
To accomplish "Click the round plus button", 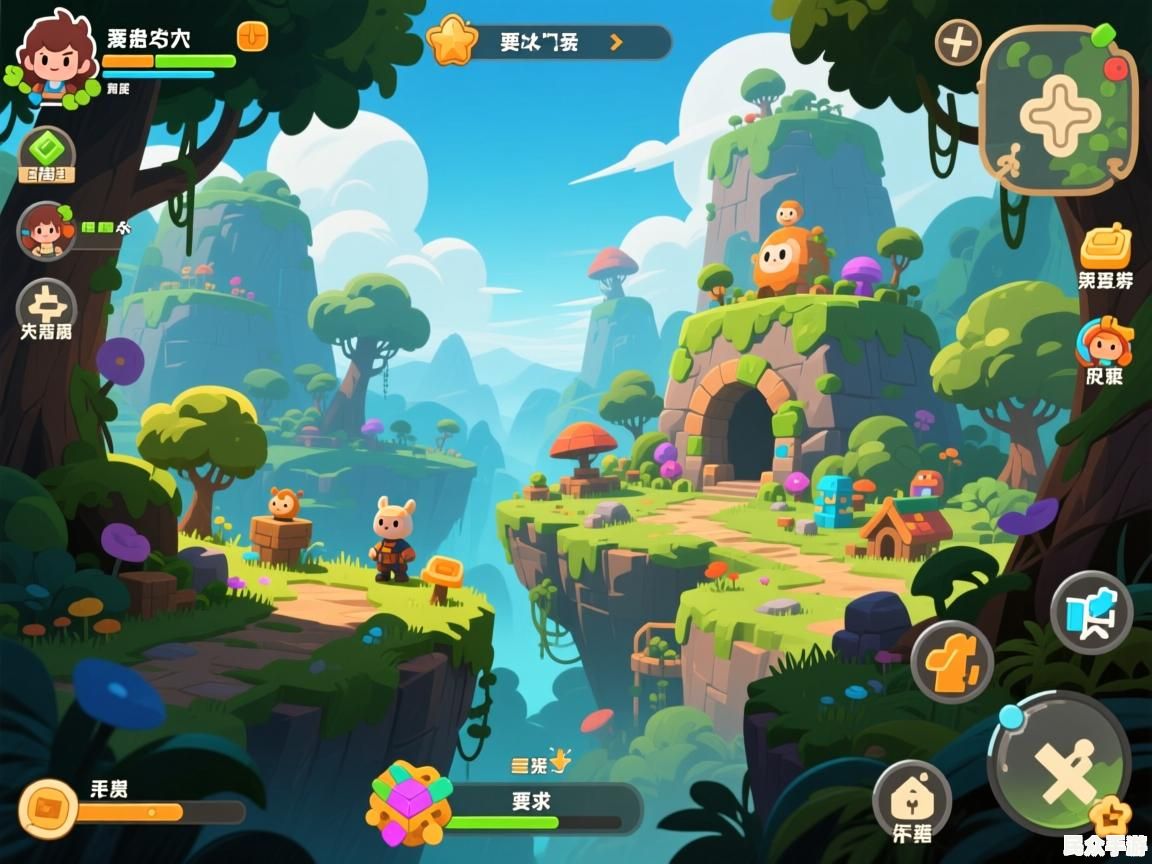I will 957,43.
